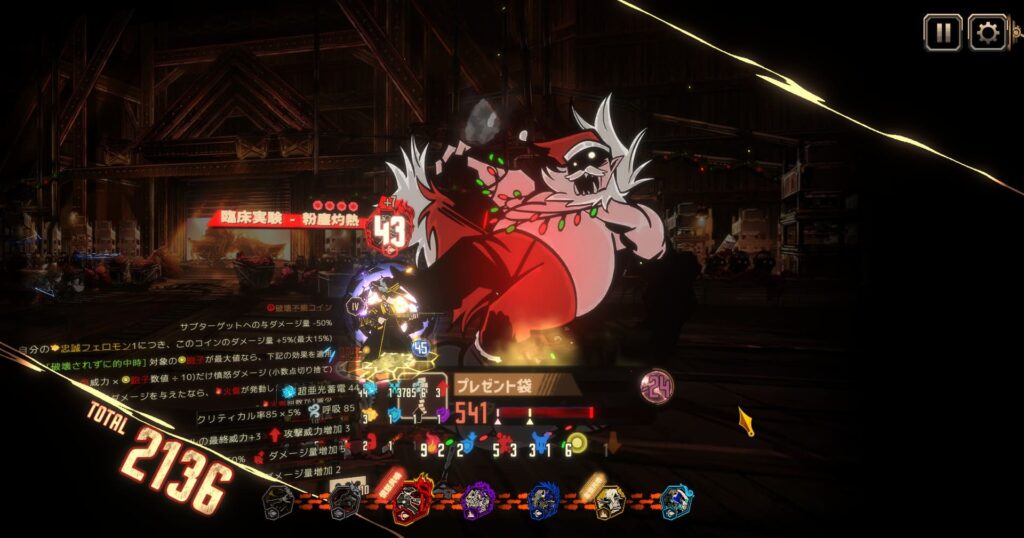Select the dark blue portrait in turn order

click(x=544, y=499)
